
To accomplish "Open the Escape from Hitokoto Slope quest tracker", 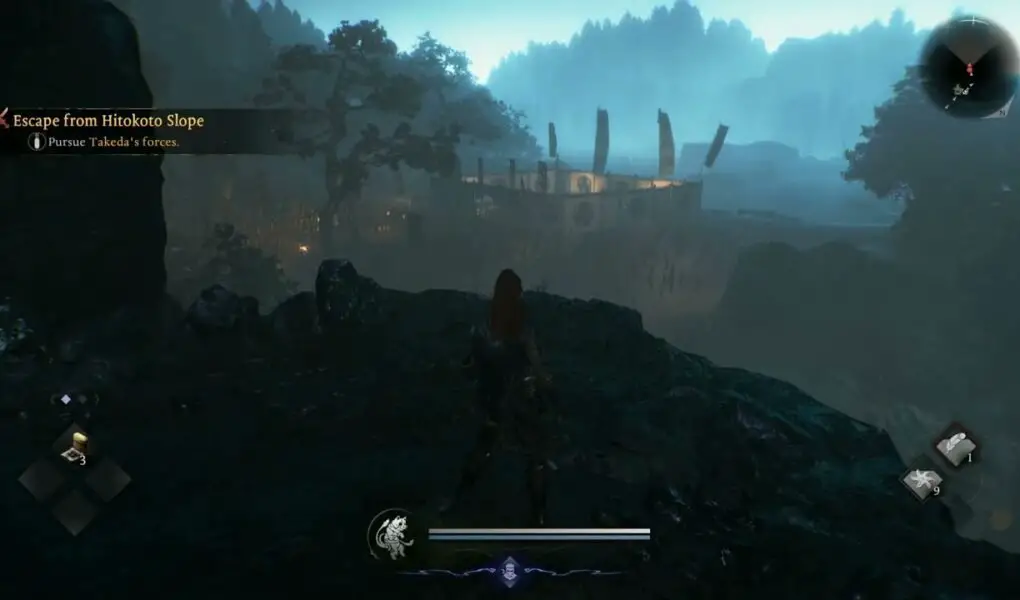I will [x=108, y=121].
